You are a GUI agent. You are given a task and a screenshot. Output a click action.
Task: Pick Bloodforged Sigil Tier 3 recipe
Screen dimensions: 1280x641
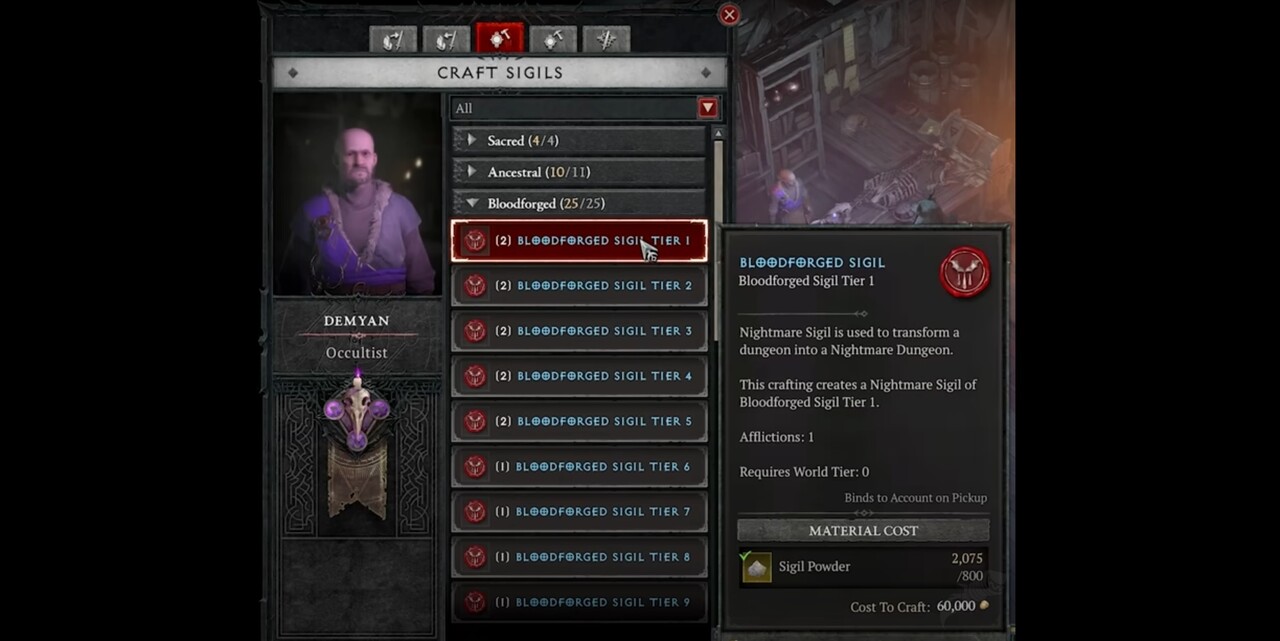pos(579,331)
